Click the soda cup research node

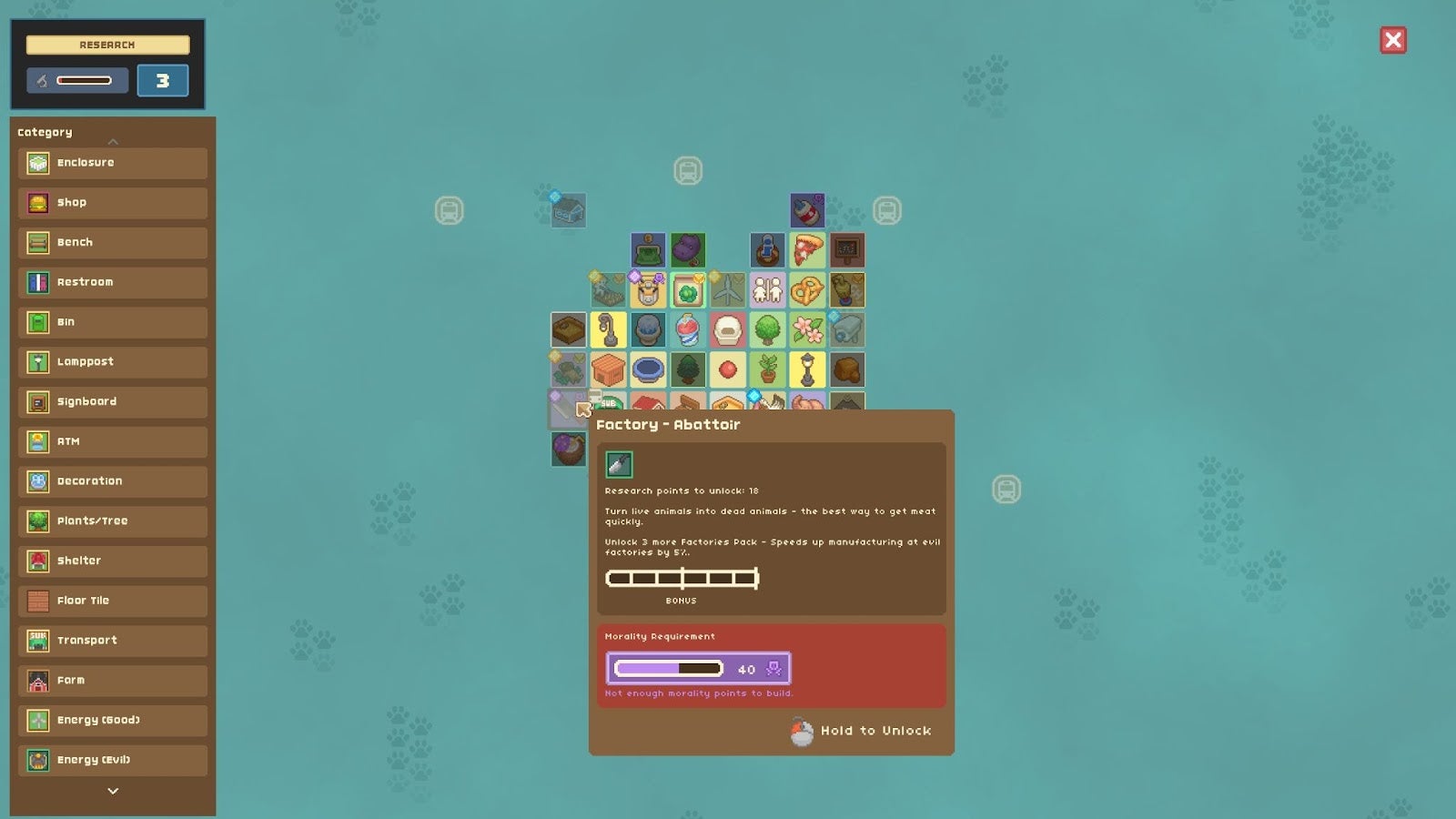[688, 329]
